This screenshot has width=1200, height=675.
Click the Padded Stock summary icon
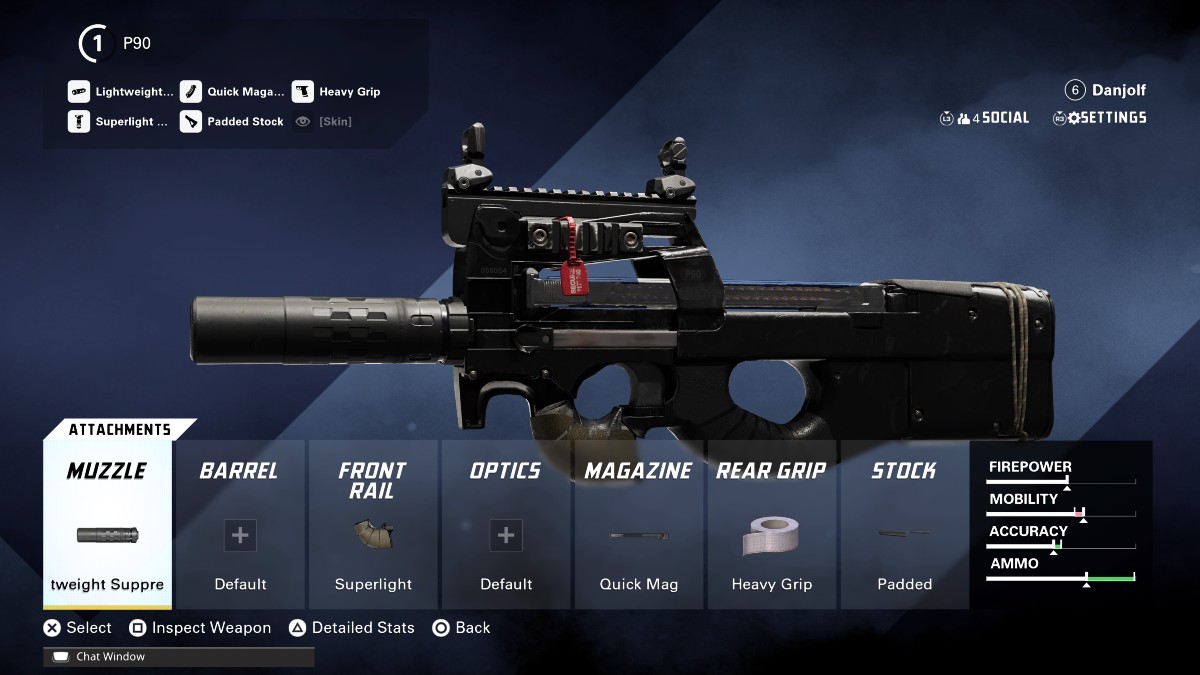(191, 122)
